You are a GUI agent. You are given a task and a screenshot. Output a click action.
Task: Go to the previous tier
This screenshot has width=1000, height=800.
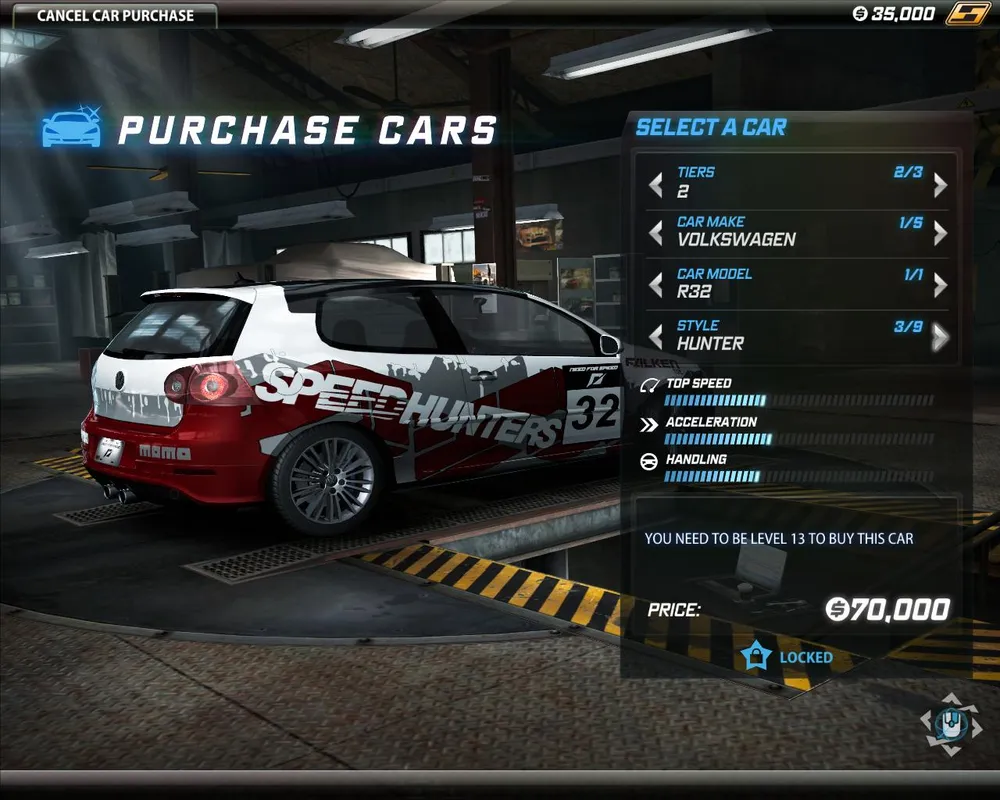(656, 184)
